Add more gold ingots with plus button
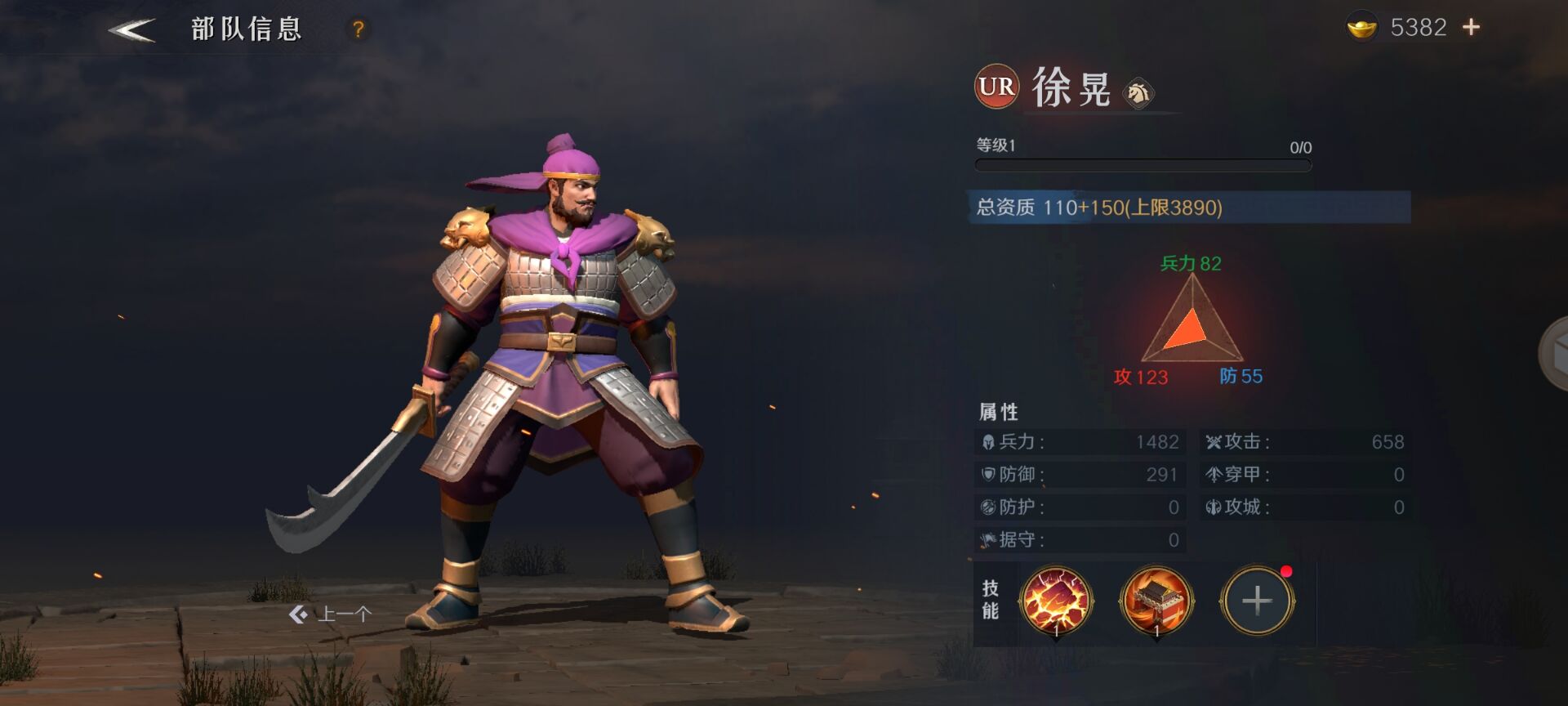The height and width of the screenshot is (706, 1568). pos(1471,28)
